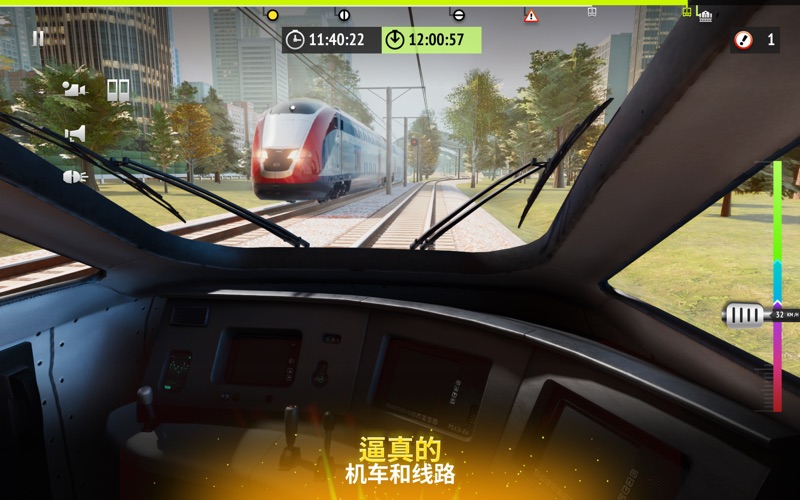800x500 pixels.
Task: Open the train doors
Action: click(118, 90)
